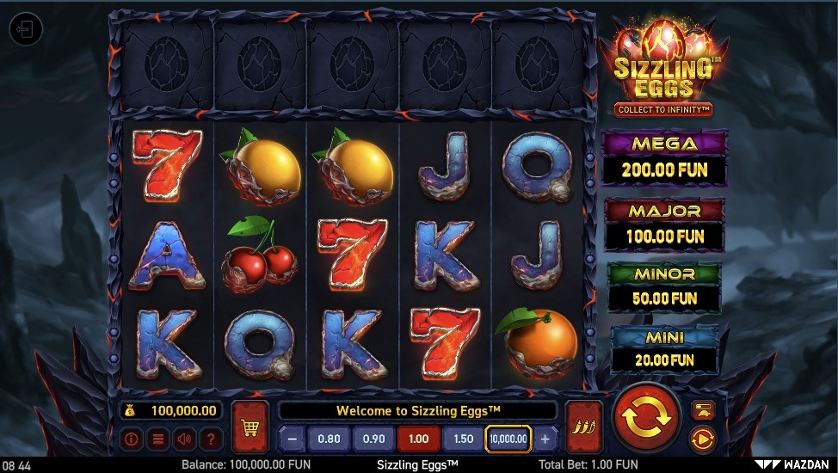Click the money bag balance display
The width and height of the screenshot is (838, 473).
point(170,410)
